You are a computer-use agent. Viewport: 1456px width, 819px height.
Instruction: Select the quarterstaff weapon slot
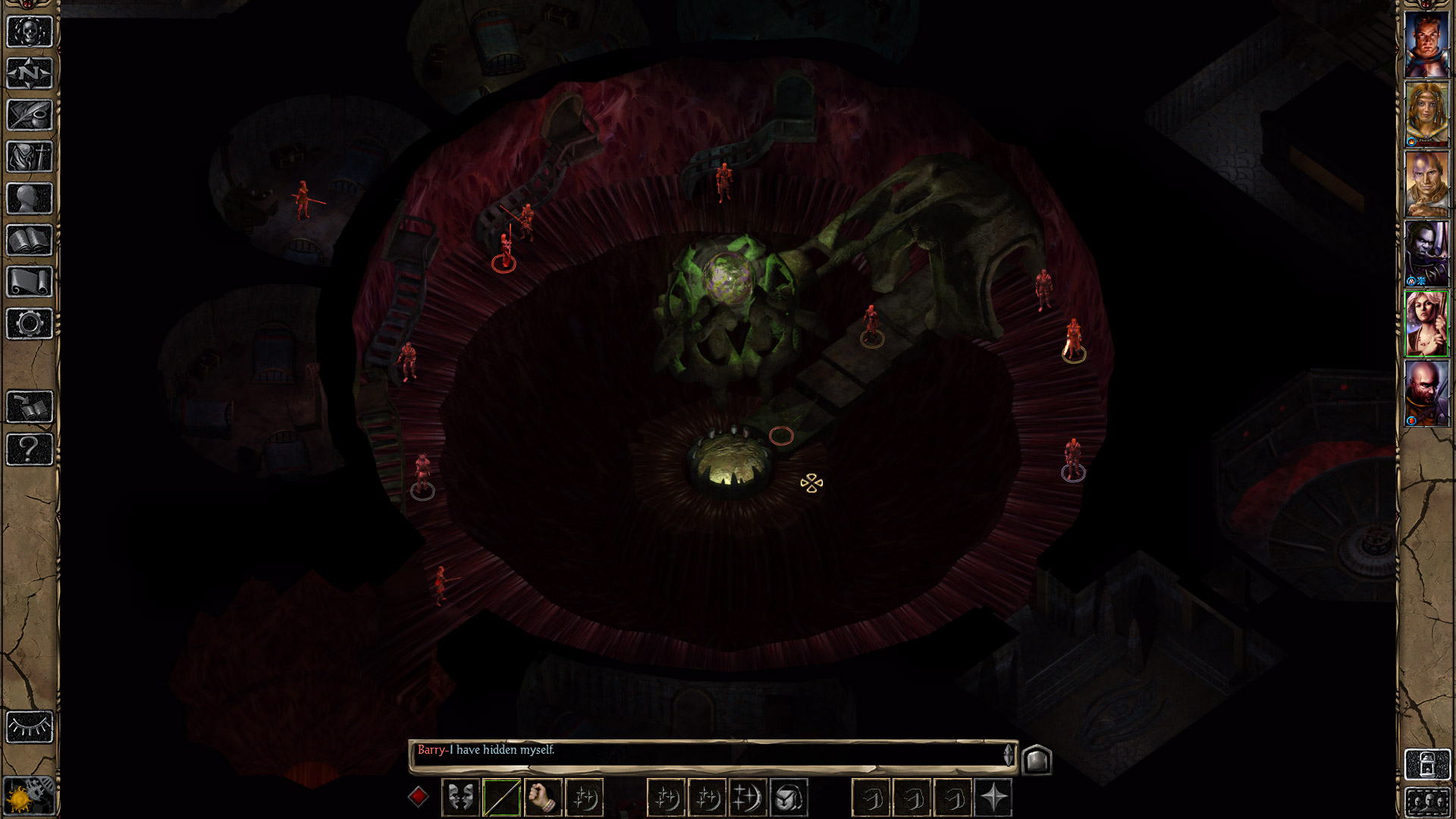coord(501,797)
